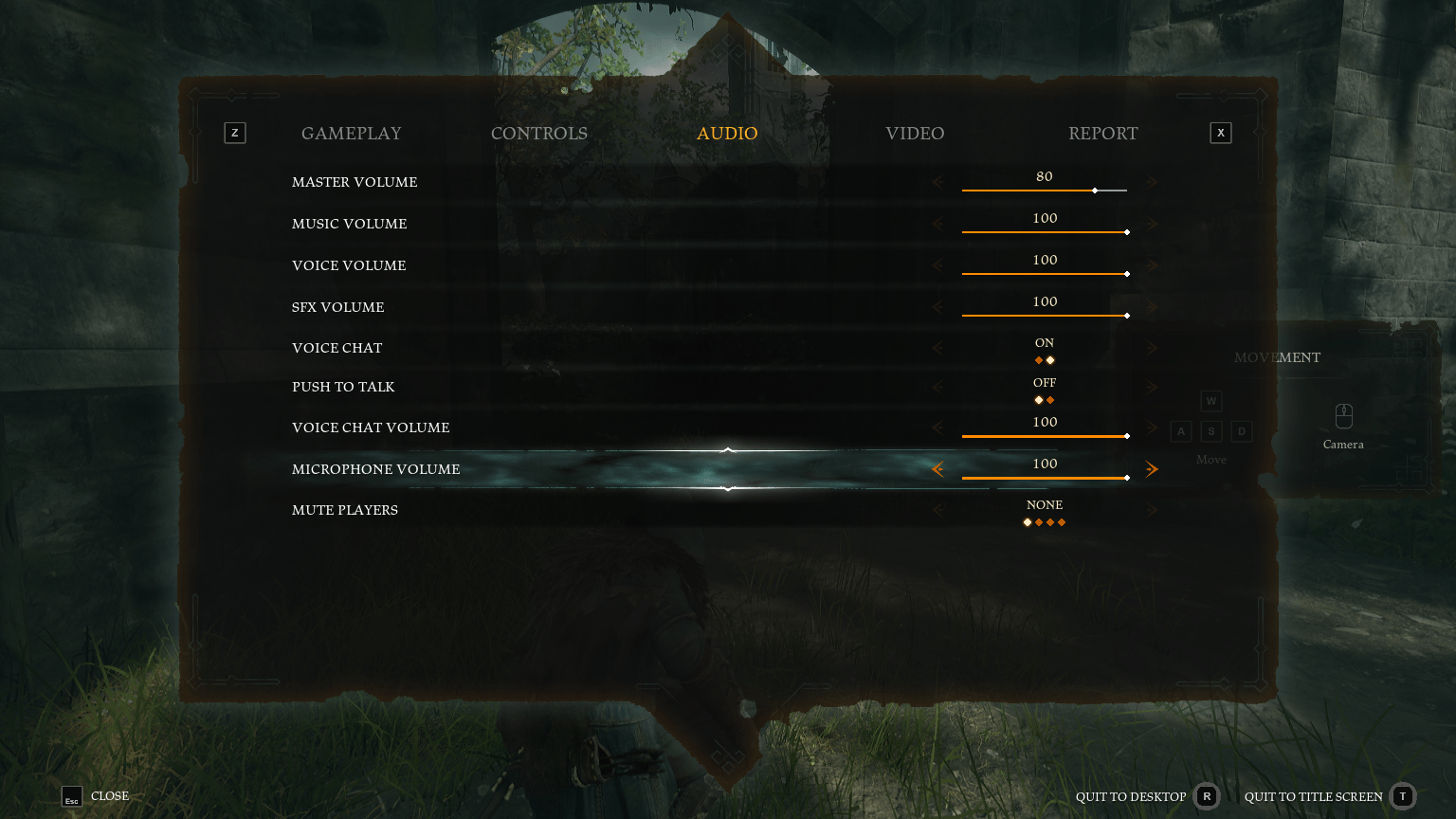This screenshot has width=1456, height=819.
Task: Switch to the Gameplay tab
Action: [x=351, y=134]
